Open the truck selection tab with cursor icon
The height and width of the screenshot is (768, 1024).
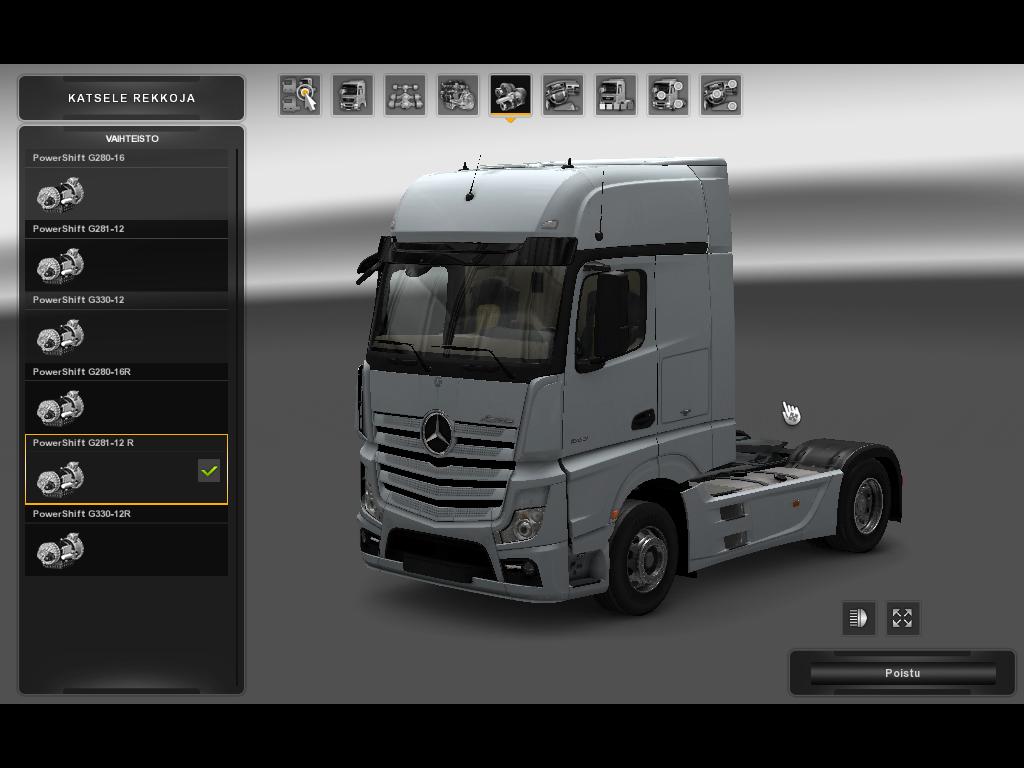coord(300,95)
